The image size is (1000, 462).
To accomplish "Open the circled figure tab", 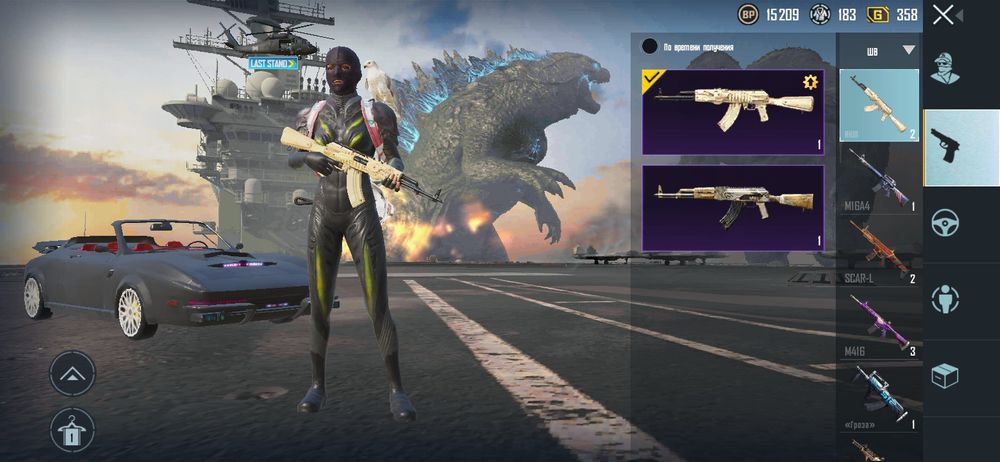I will (x=945, y=298).
